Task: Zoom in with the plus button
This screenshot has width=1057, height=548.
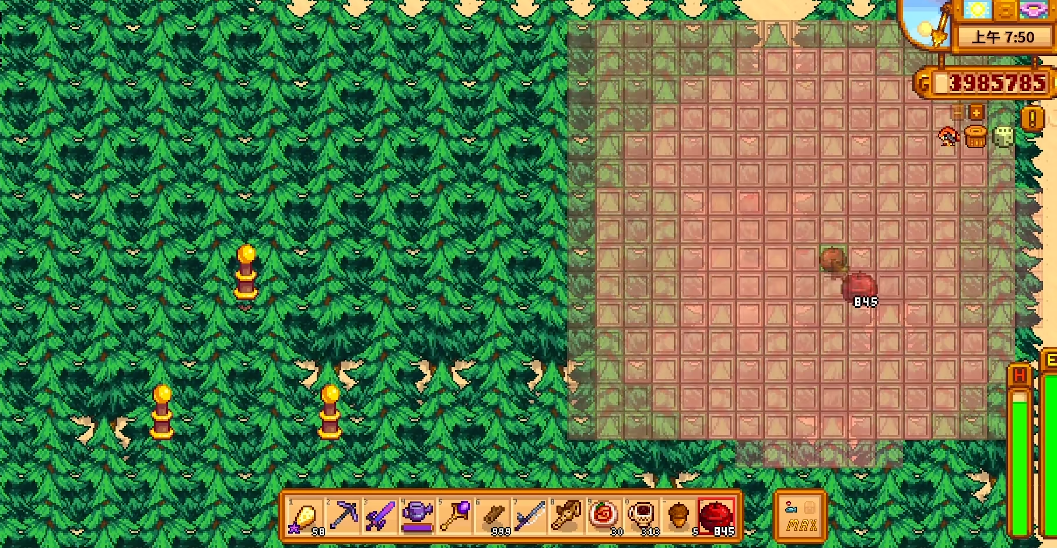Action: coord(977,112)
